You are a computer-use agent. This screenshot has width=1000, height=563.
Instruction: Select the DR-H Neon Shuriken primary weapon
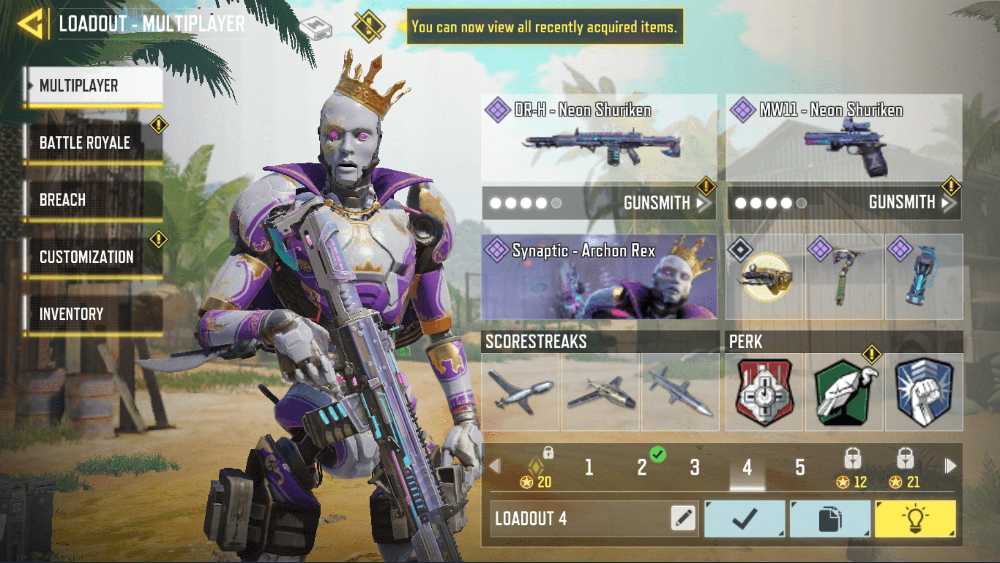599,139
